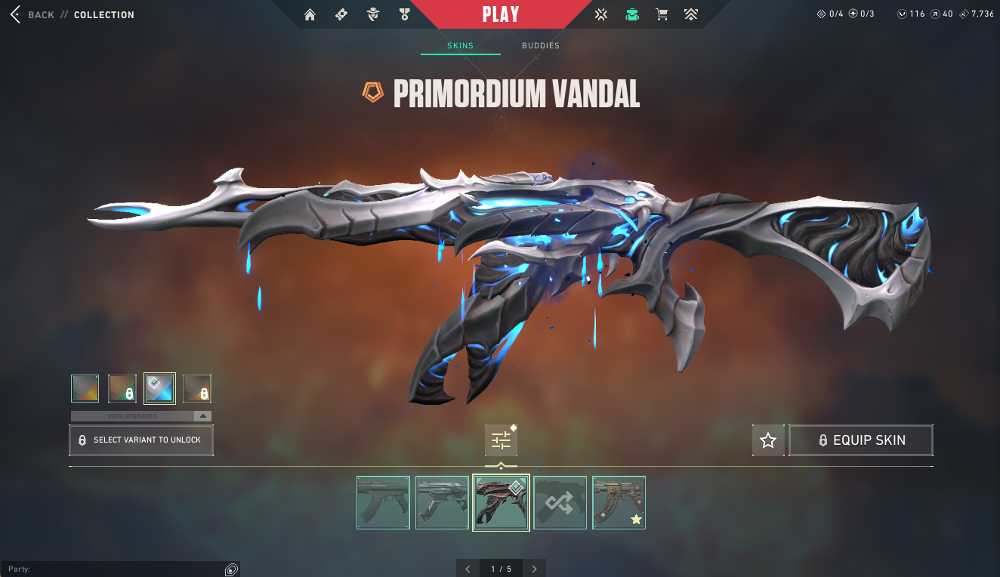The width and height of the screenshot is (1000, 577).
Task: Select the Skins tab
Action: 460,46
